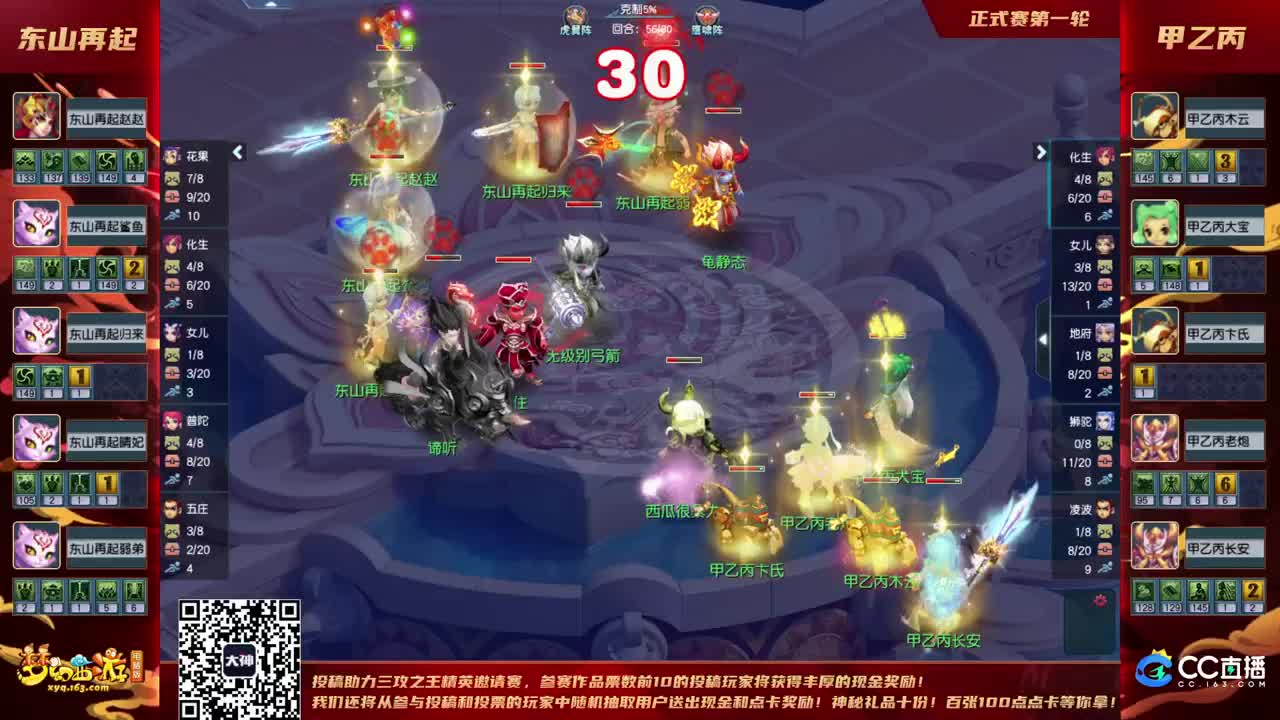Select the 正式赛第一轮 banner
Viewport: 1280px width, 720px height.
coord(1028,18)
